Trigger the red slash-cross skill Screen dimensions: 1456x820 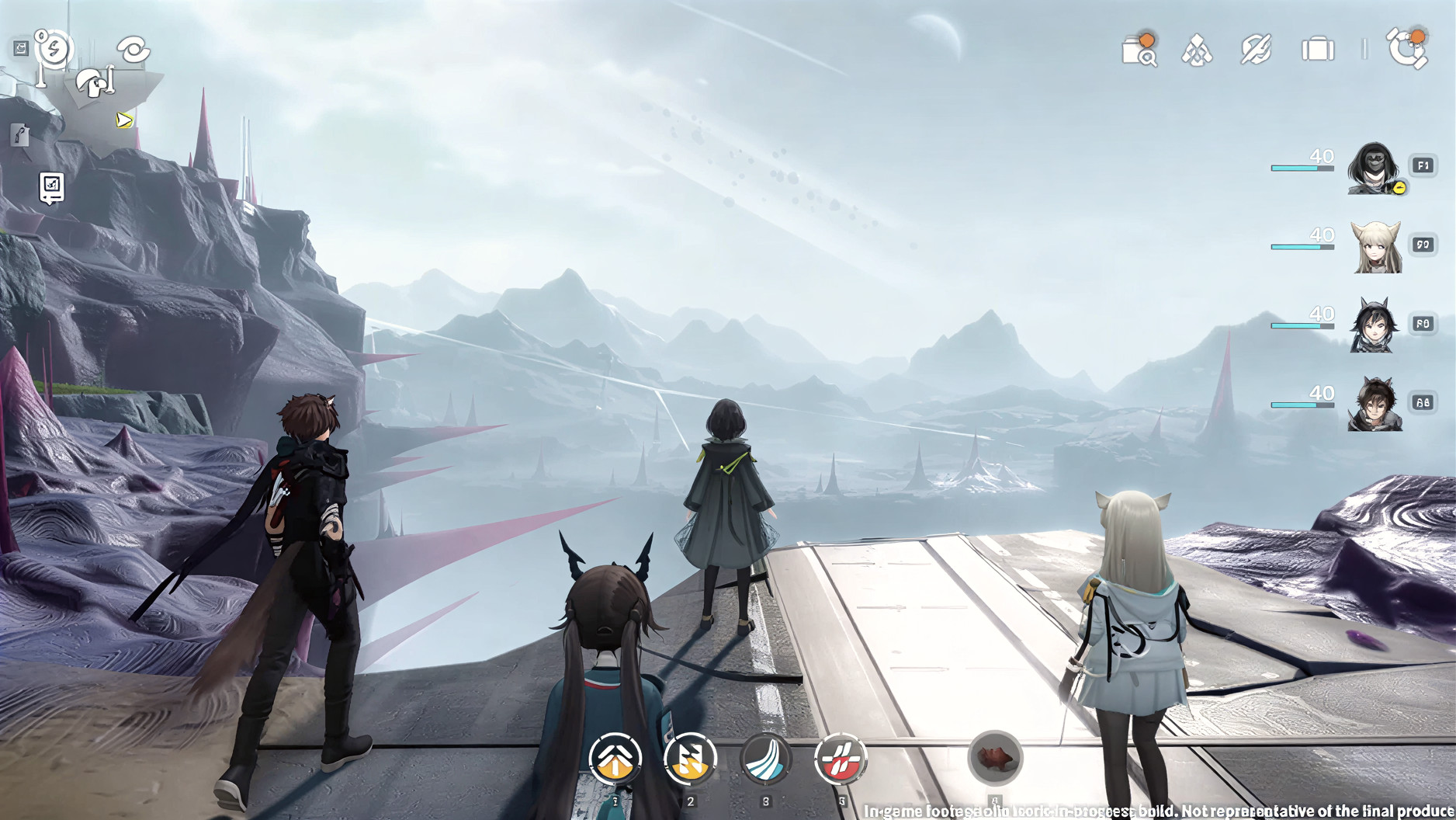tap(841, 759)
